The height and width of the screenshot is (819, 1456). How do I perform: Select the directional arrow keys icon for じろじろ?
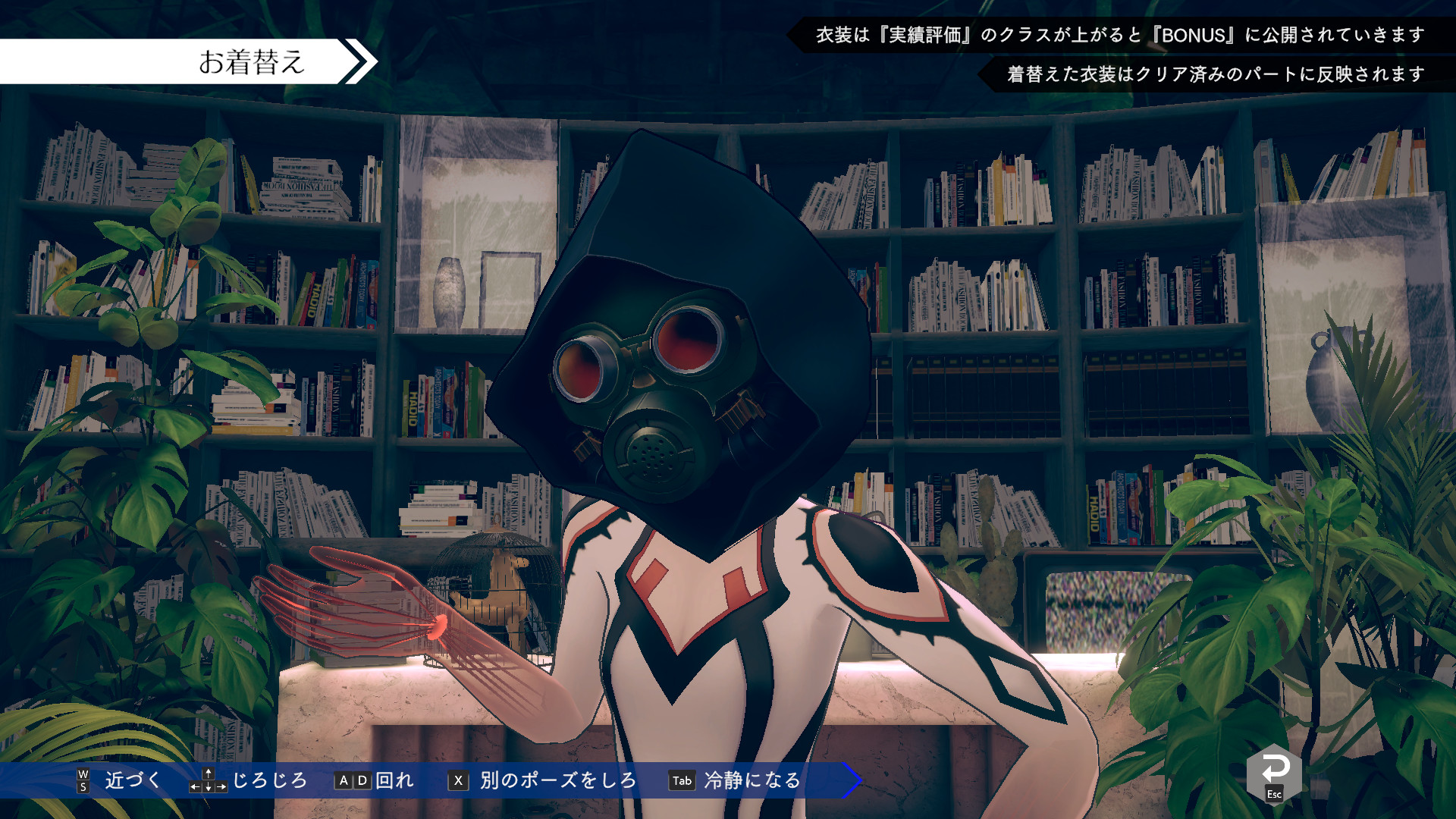pos(207,780)
